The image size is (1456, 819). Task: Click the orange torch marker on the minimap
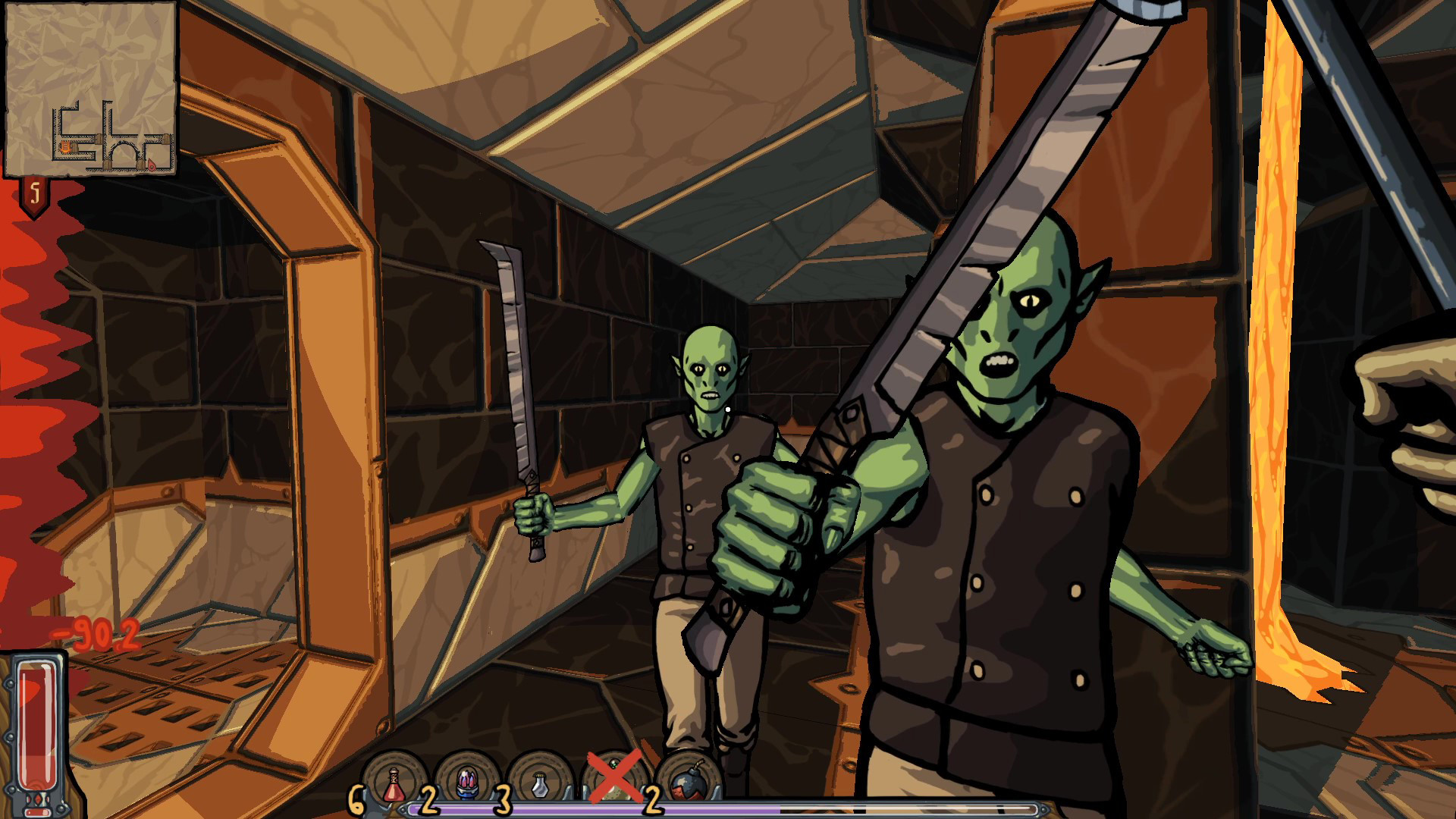65,146
